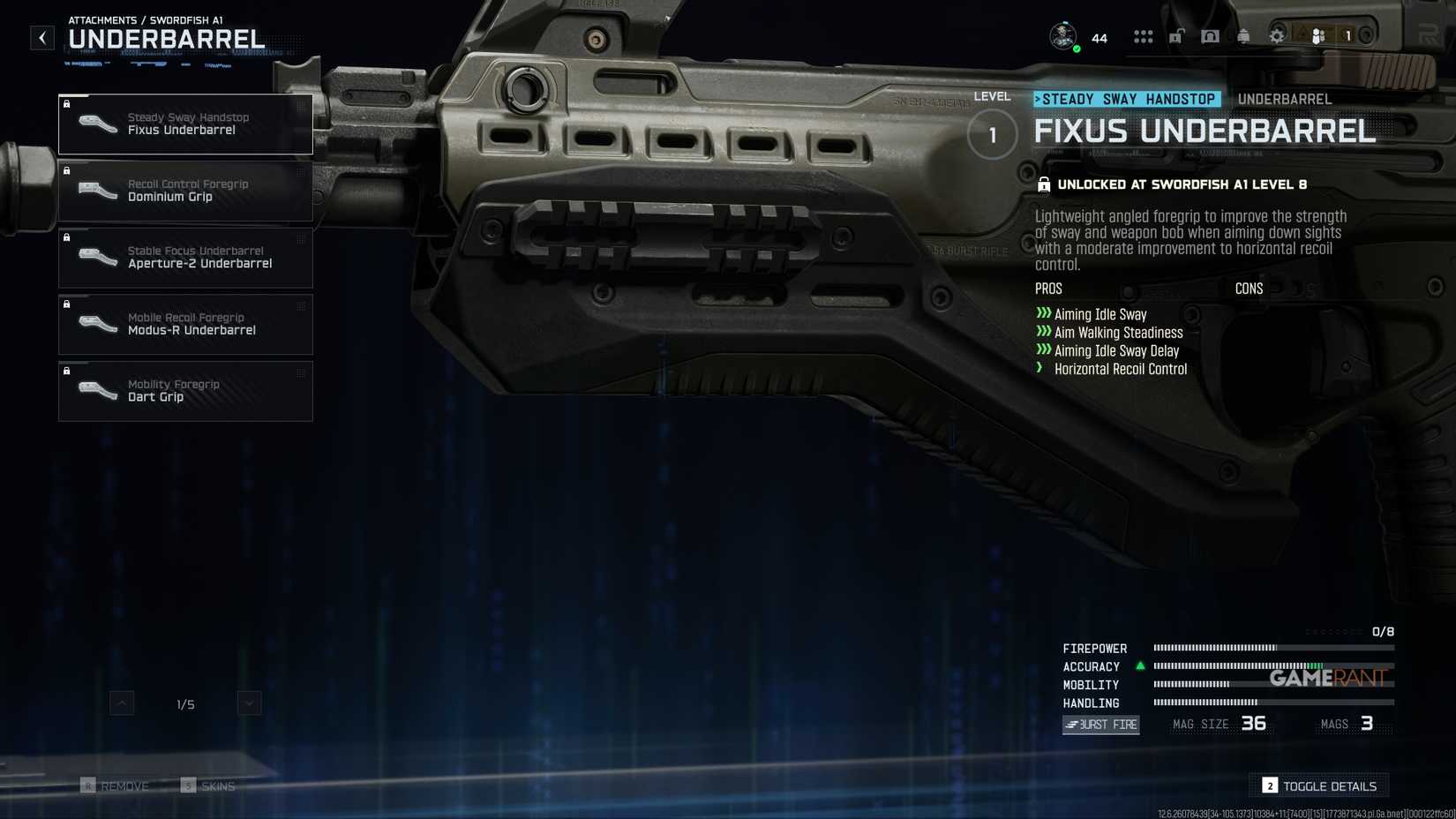Collapse to previous page with up chevron

[x=121, y=703]
